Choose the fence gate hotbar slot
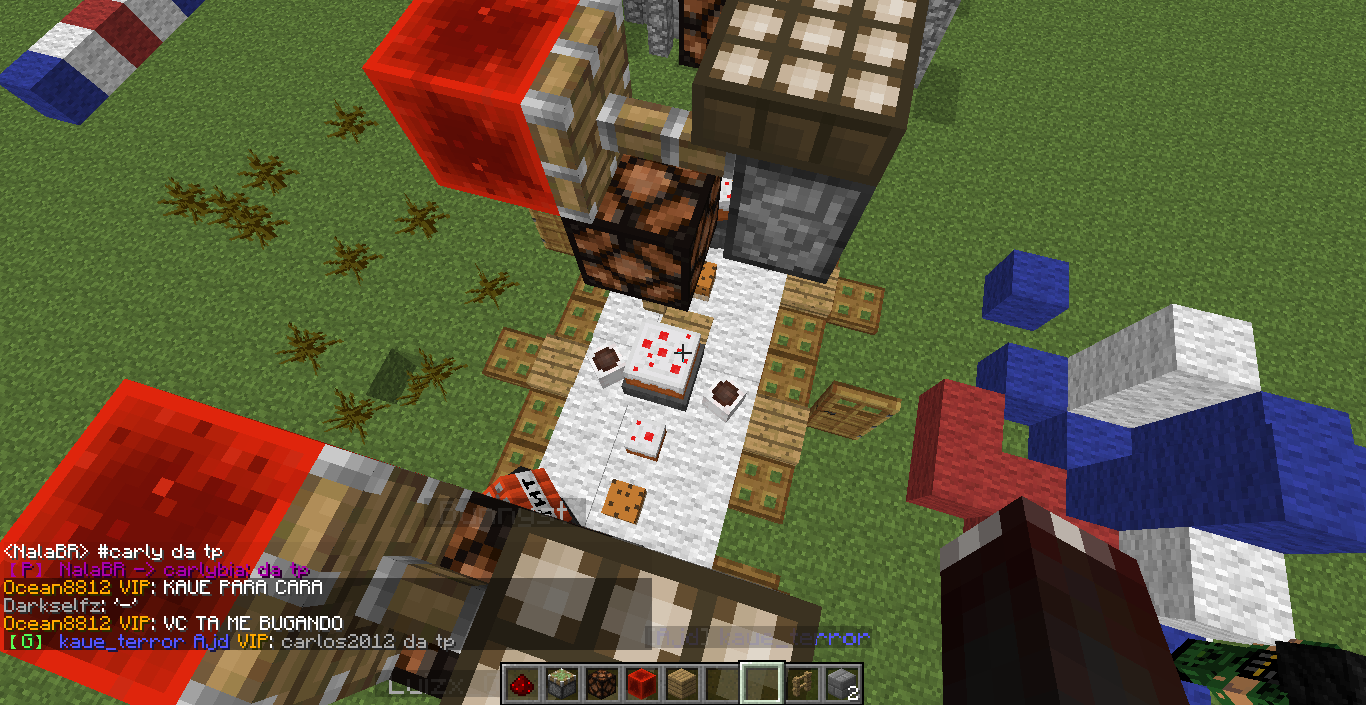1366x705 pixels. (x=801, y=684)
